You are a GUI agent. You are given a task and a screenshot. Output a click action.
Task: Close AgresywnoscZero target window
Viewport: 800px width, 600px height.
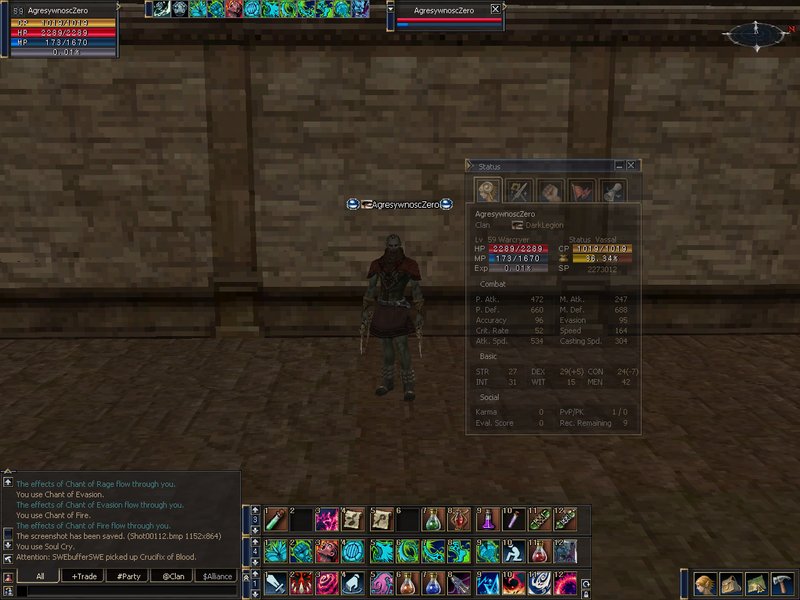[x=495, y=9]
